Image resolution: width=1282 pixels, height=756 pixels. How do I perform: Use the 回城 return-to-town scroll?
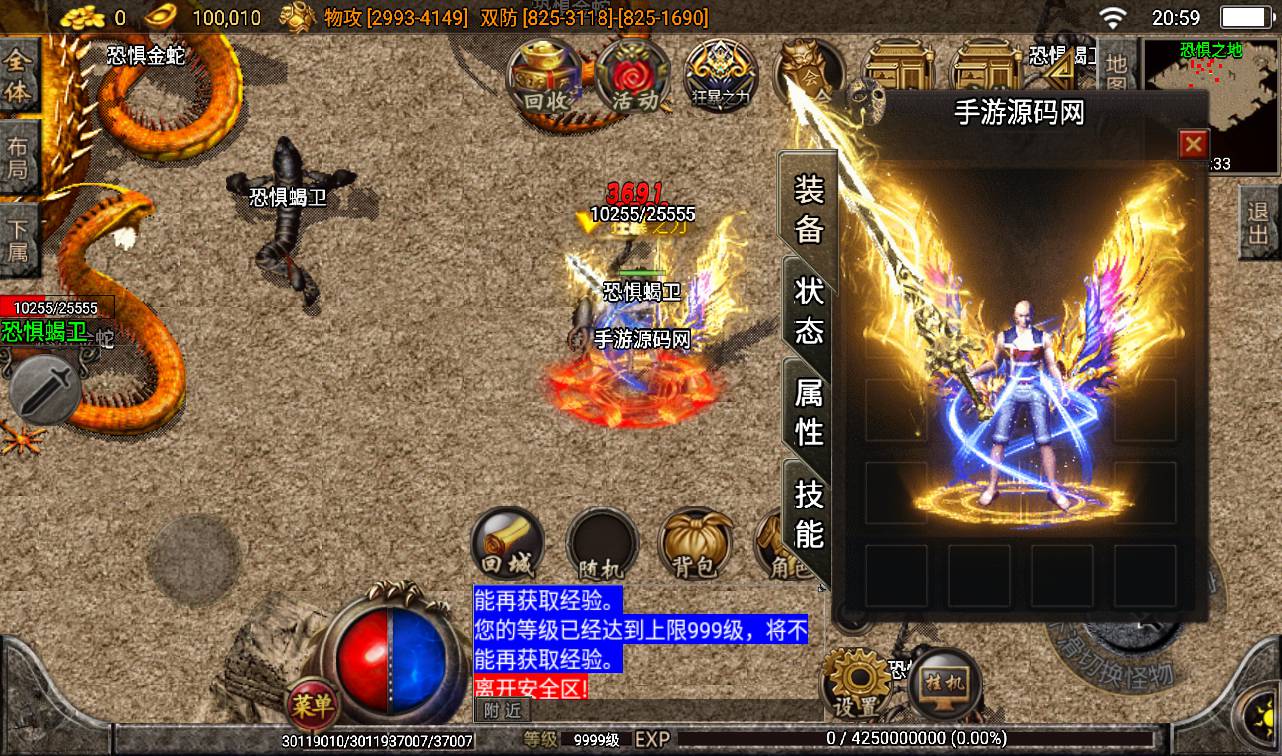tap(507, 546)
